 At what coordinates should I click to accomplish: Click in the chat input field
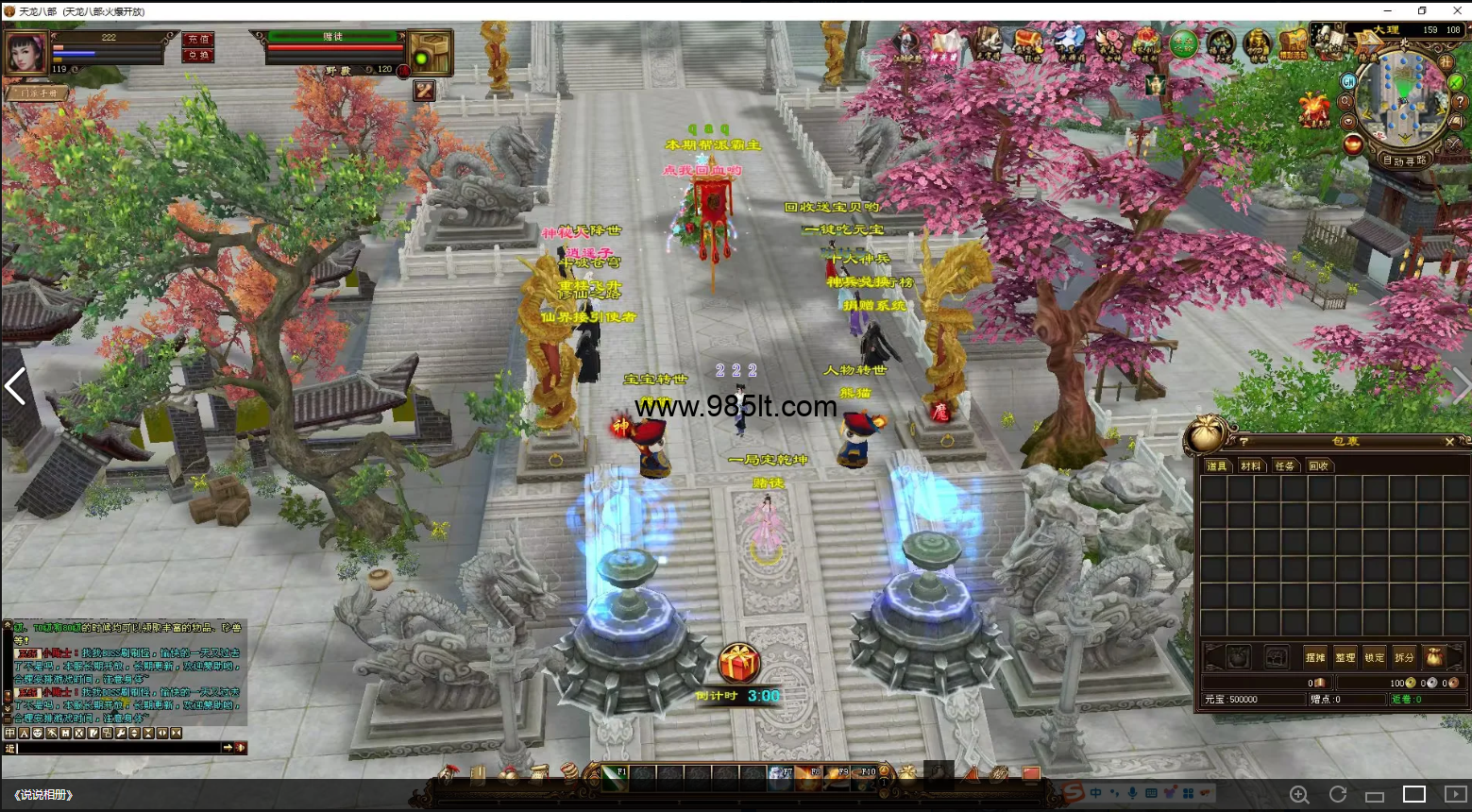click(118, 748)
